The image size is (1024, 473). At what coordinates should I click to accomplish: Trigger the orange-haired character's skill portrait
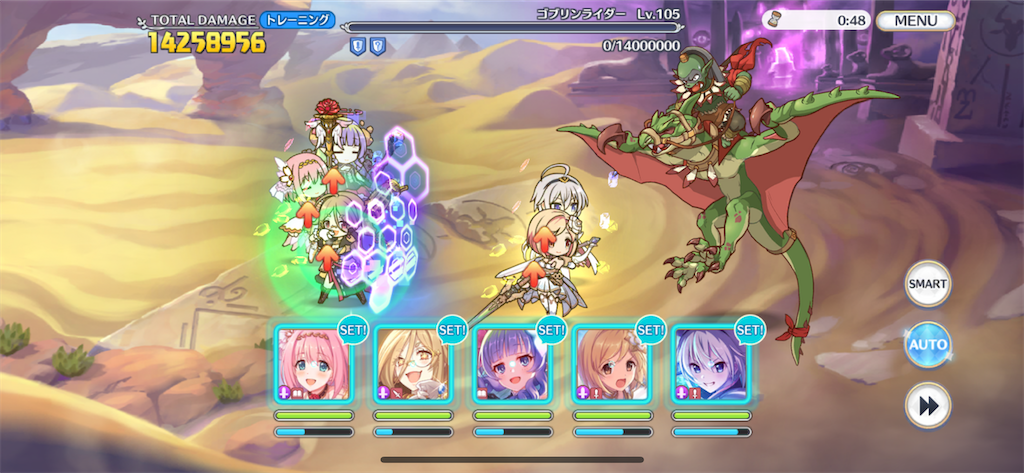[x=611, y=365]
